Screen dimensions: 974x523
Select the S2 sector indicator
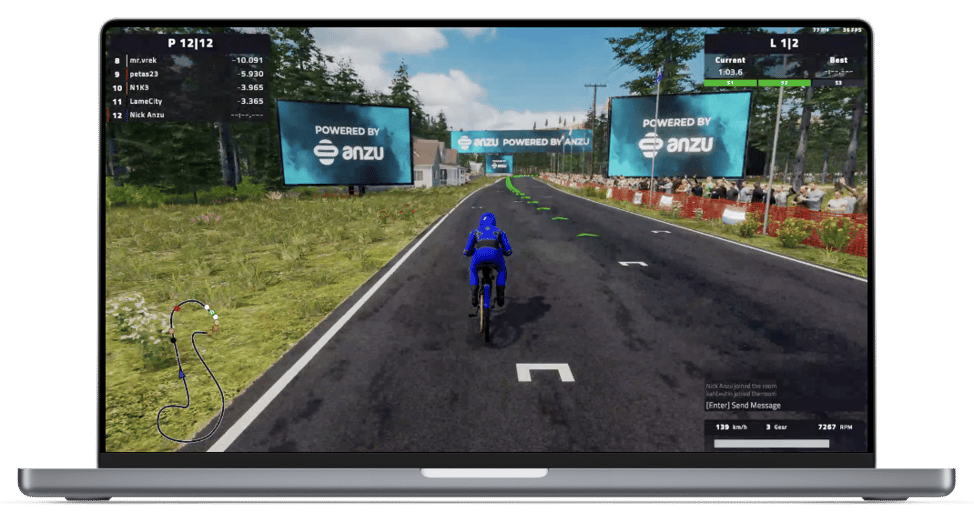[784, 83]
